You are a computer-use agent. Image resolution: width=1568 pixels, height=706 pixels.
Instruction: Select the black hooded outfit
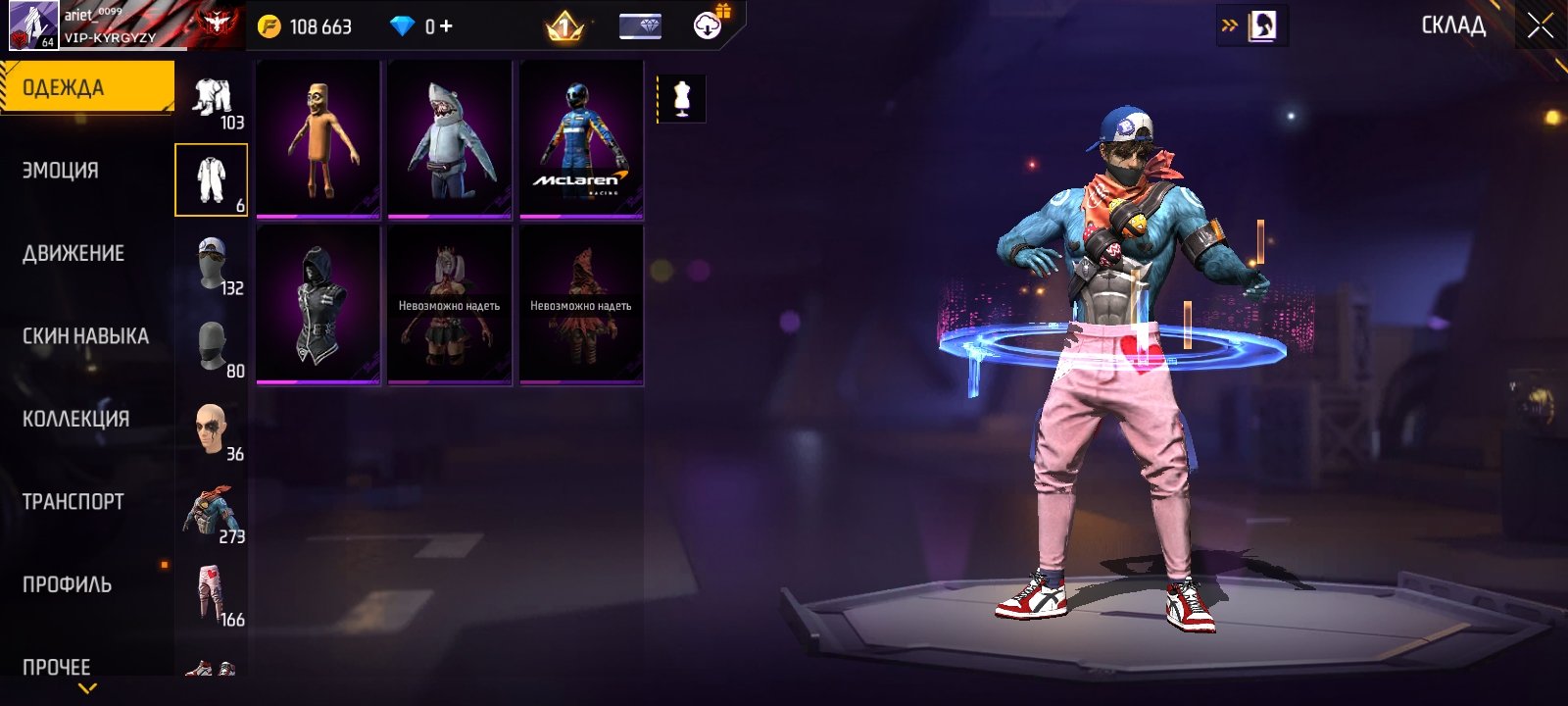318,304
